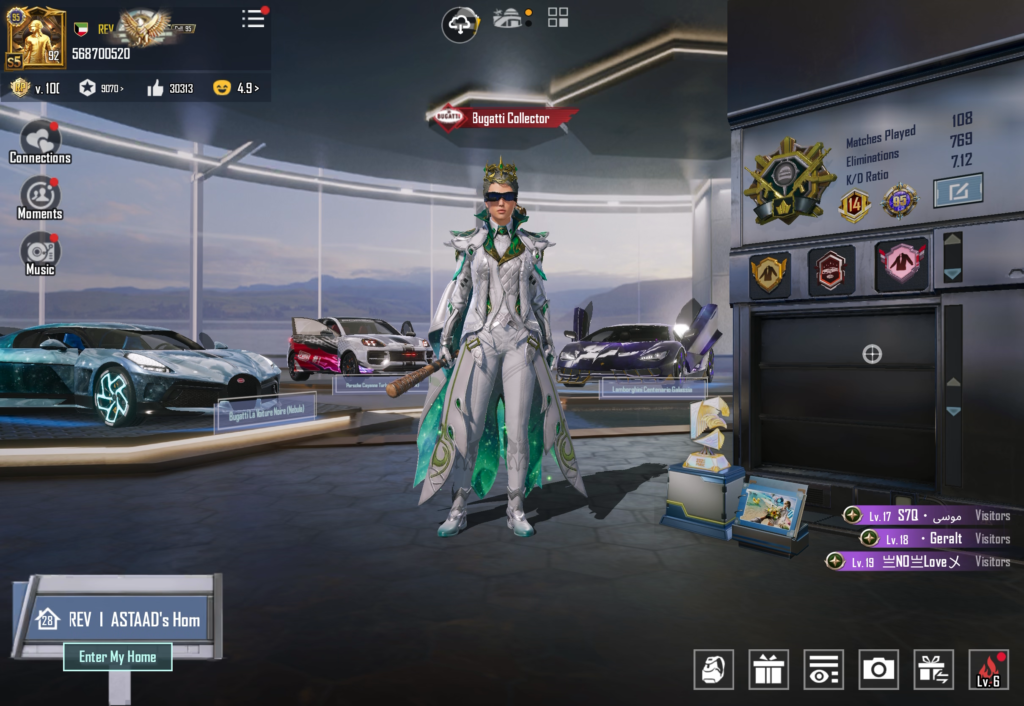
Task: Click the cloud download icon
Action: click(x=460, y=24)
